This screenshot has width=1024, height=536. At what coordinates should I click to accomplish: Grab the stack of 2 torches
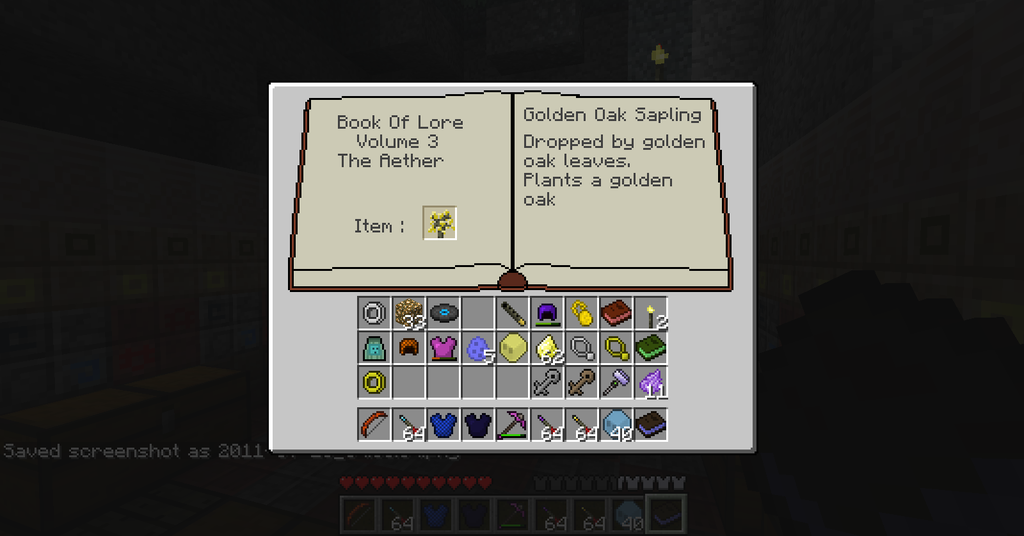click(651, 313)
